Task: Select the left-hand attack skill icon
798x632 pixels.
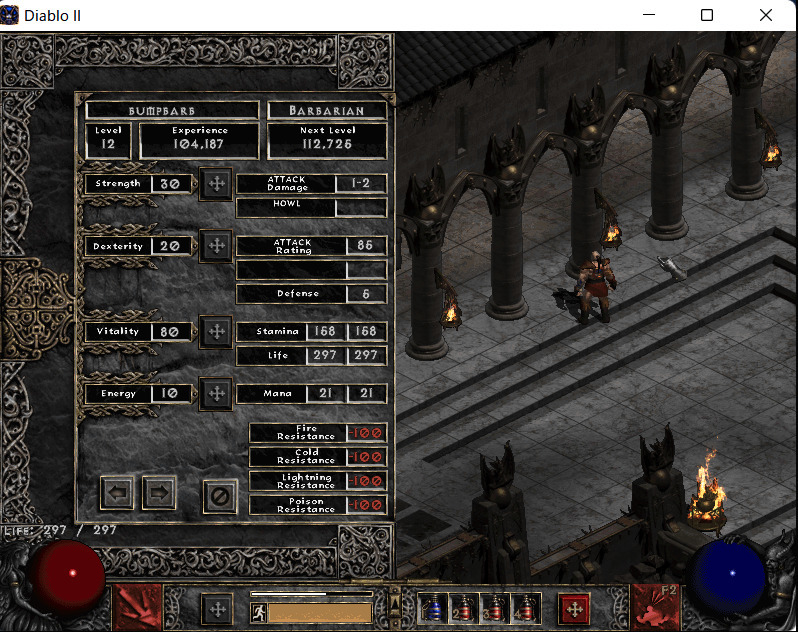Action: tap(137, 607)
